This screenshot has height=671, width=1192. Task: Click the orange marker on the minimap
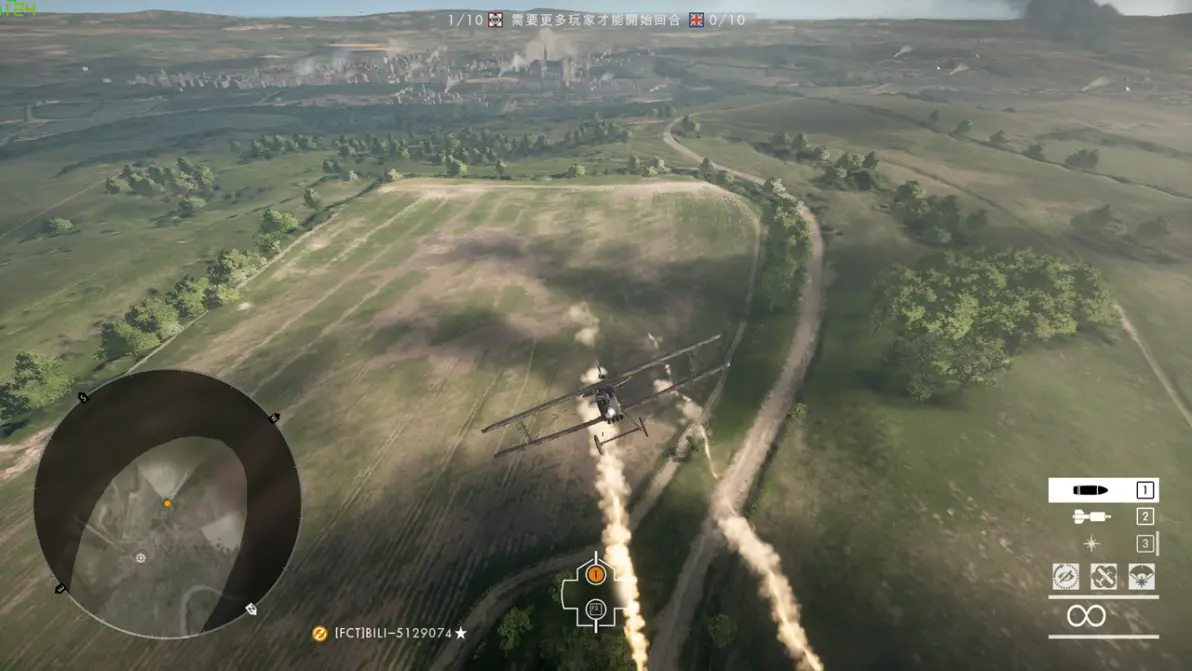[x=167, y=503]
